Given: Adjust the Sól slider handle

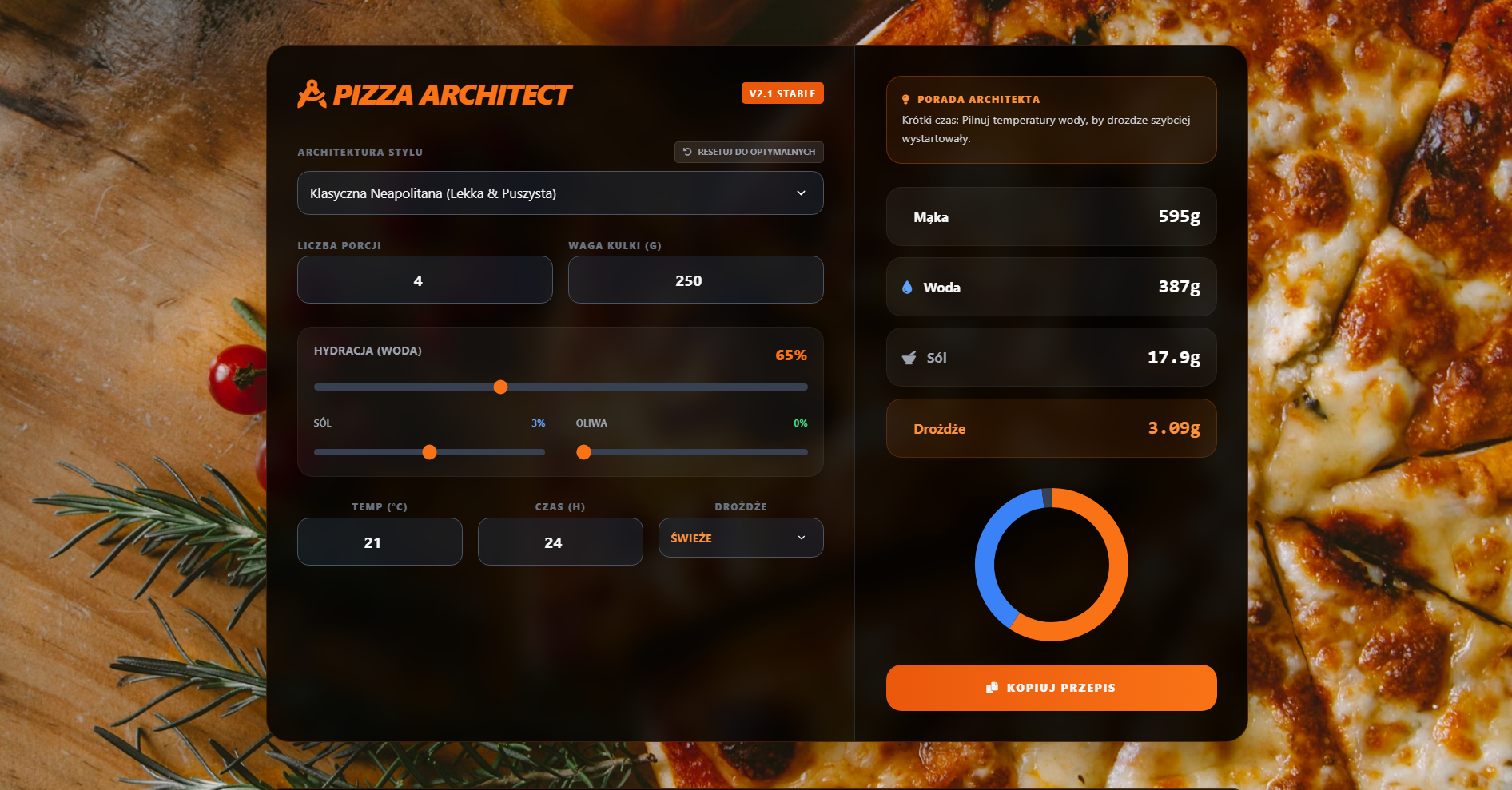Looking at the screenshot, I should click(429, 453).
